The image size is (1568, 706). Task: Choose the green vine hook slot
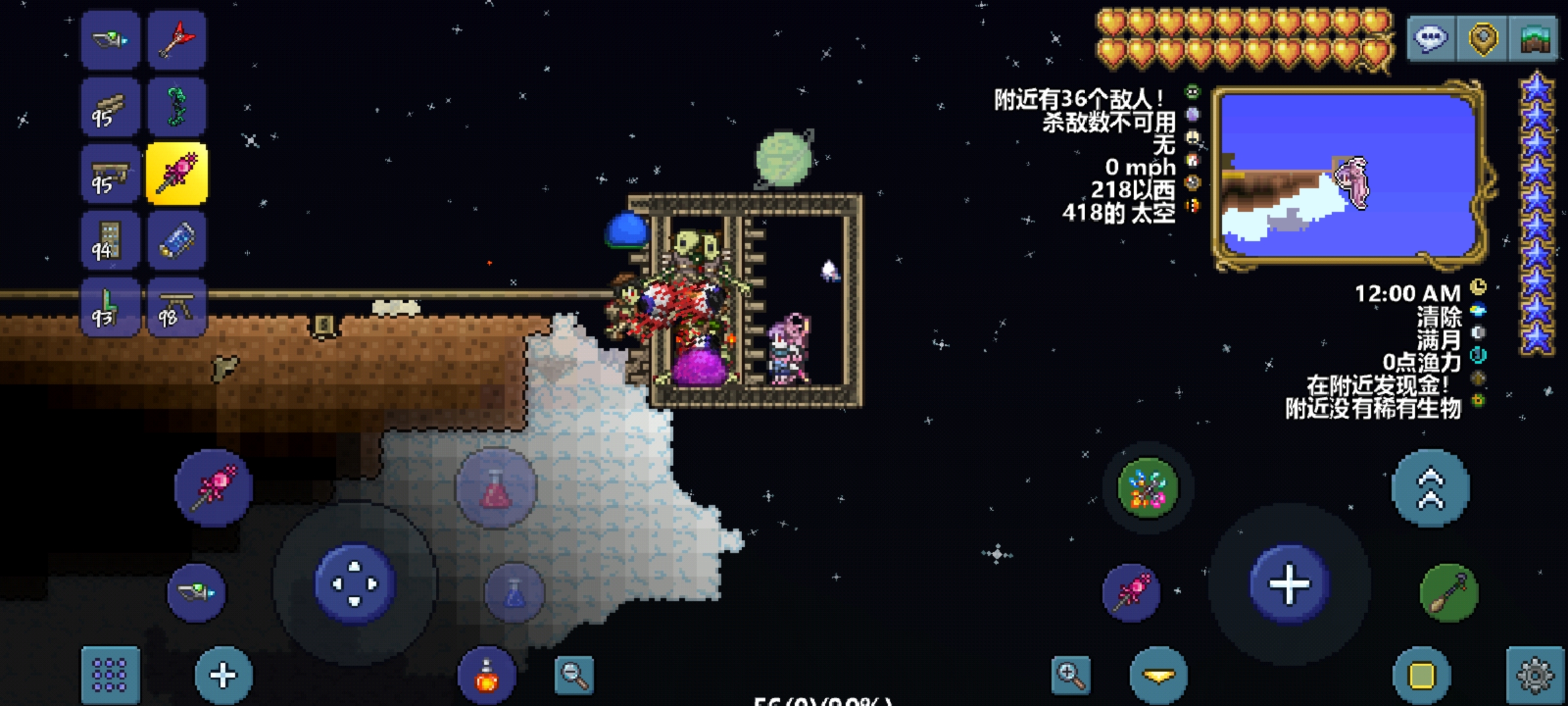[176, 107]
